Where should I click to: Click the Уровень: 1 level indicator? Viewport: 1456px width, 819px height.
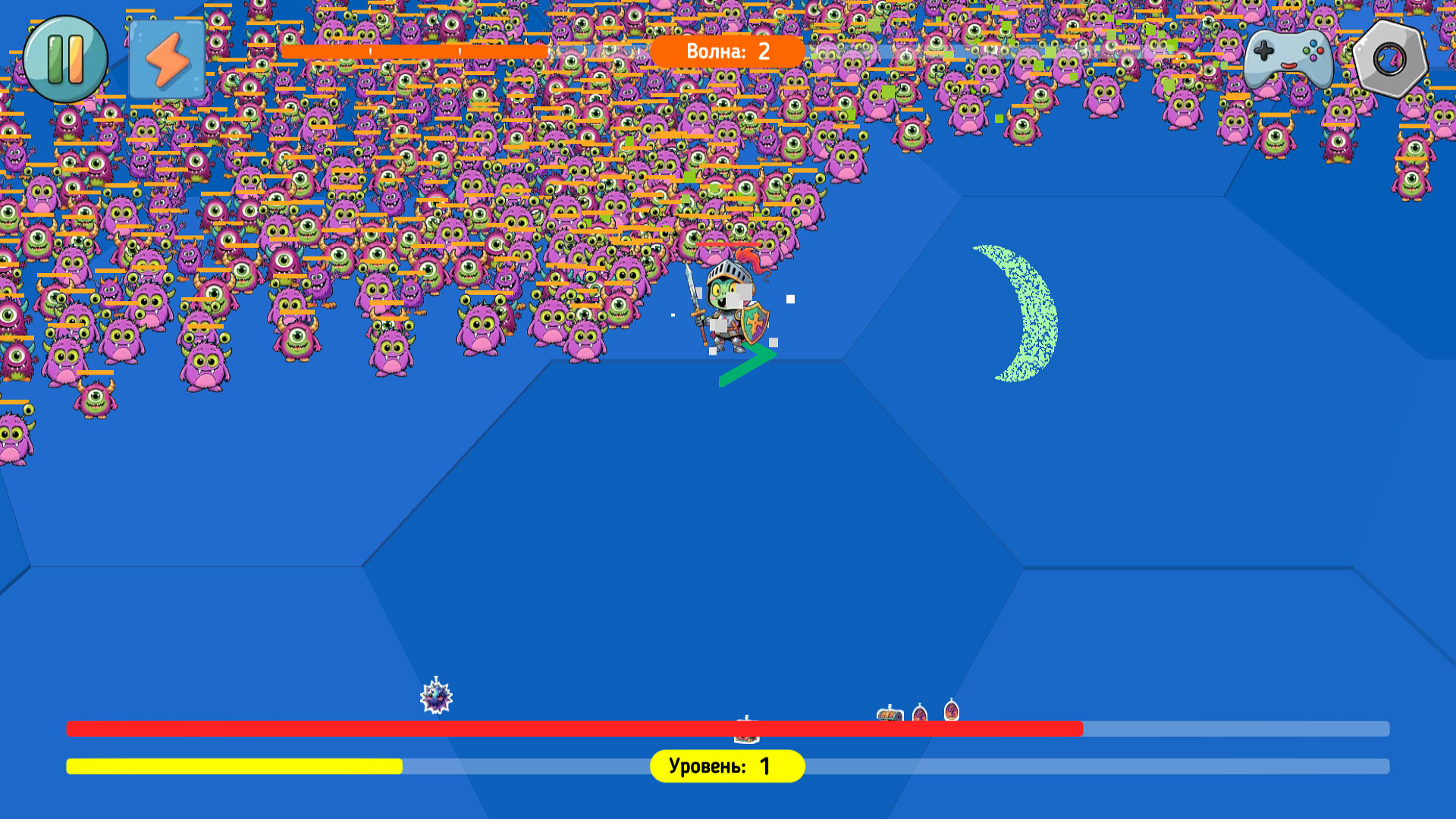[726, 766]
